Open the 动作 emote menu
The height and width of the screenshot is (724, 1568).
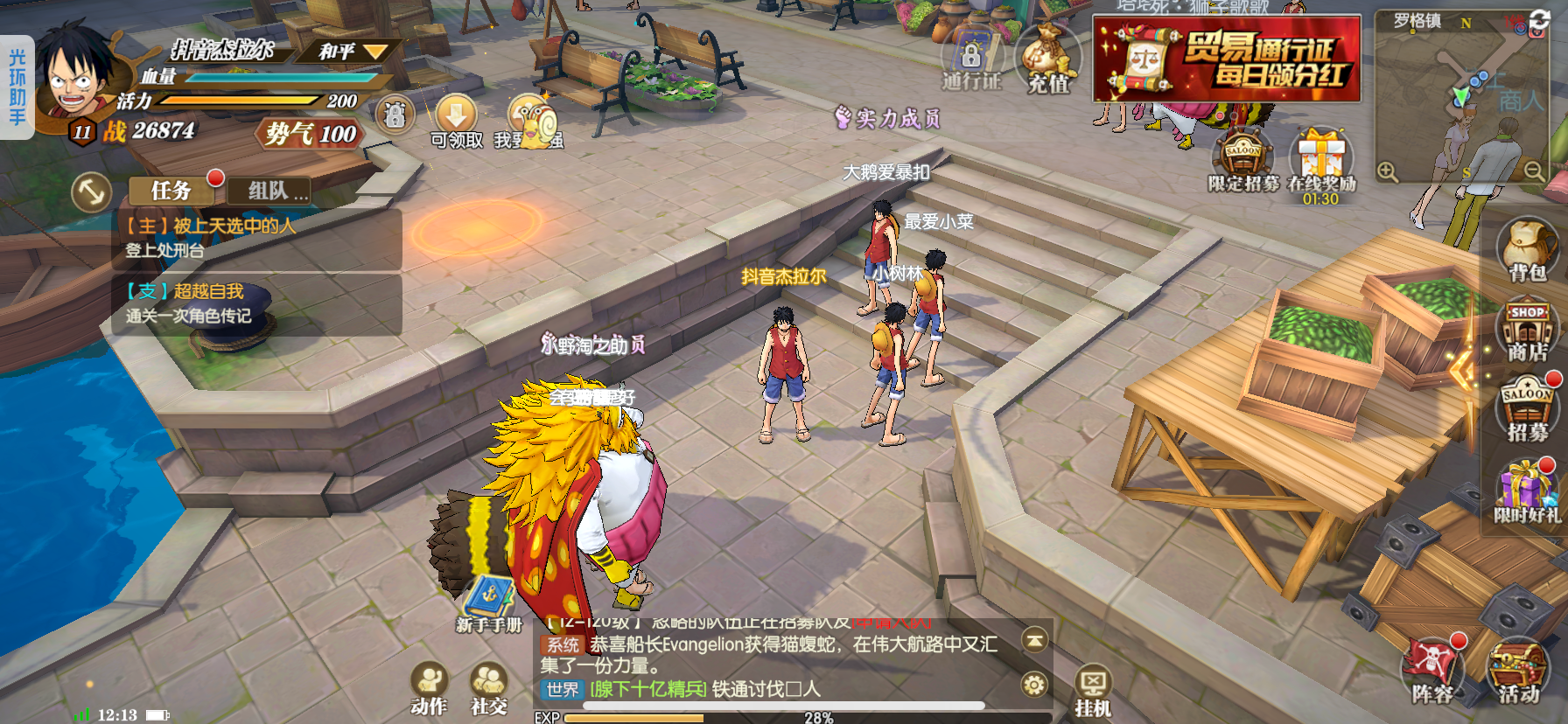coord(429,688)
